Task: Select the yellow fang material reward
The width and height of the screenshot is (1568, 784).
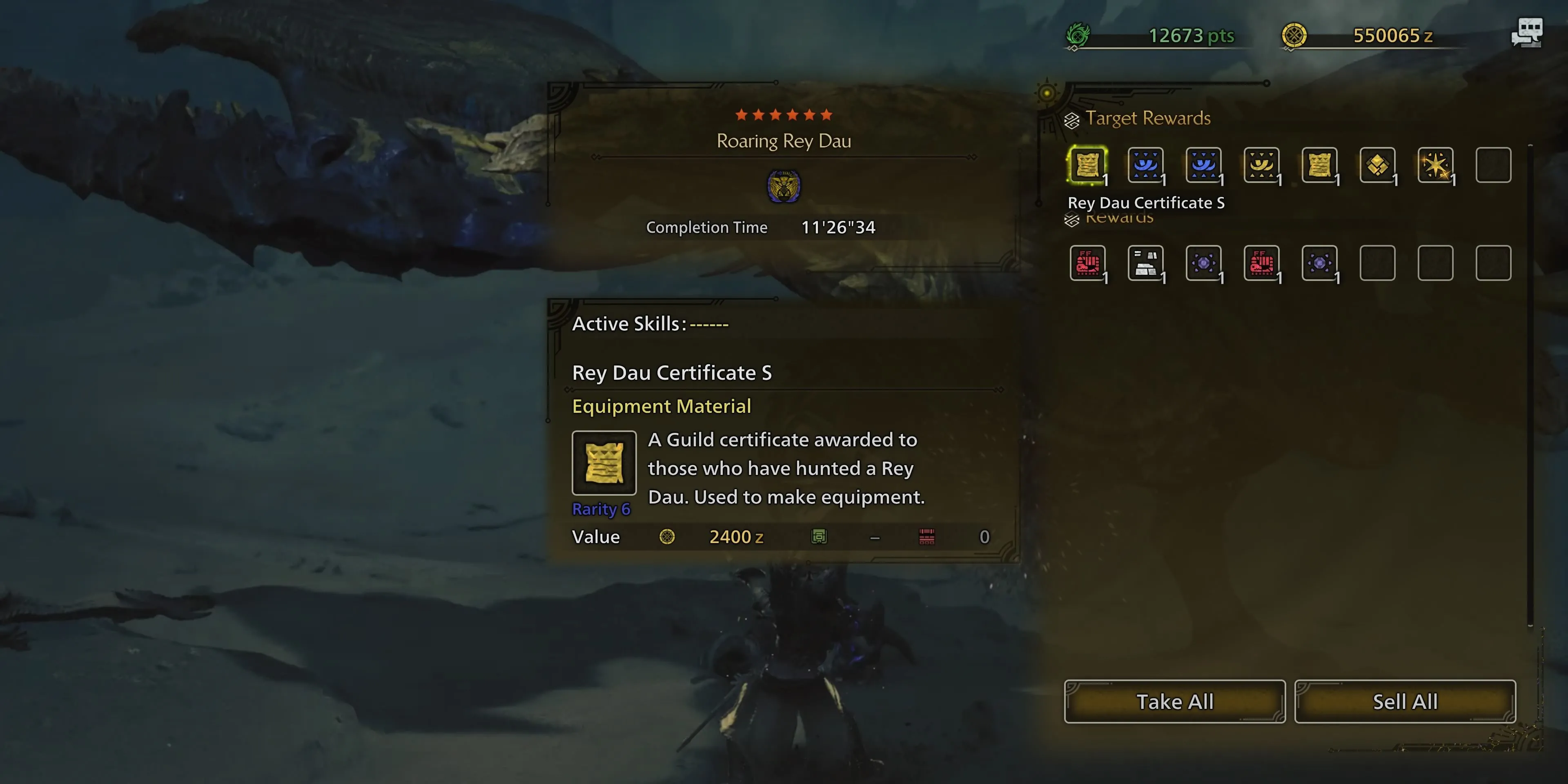Action: pos(1261,164)
